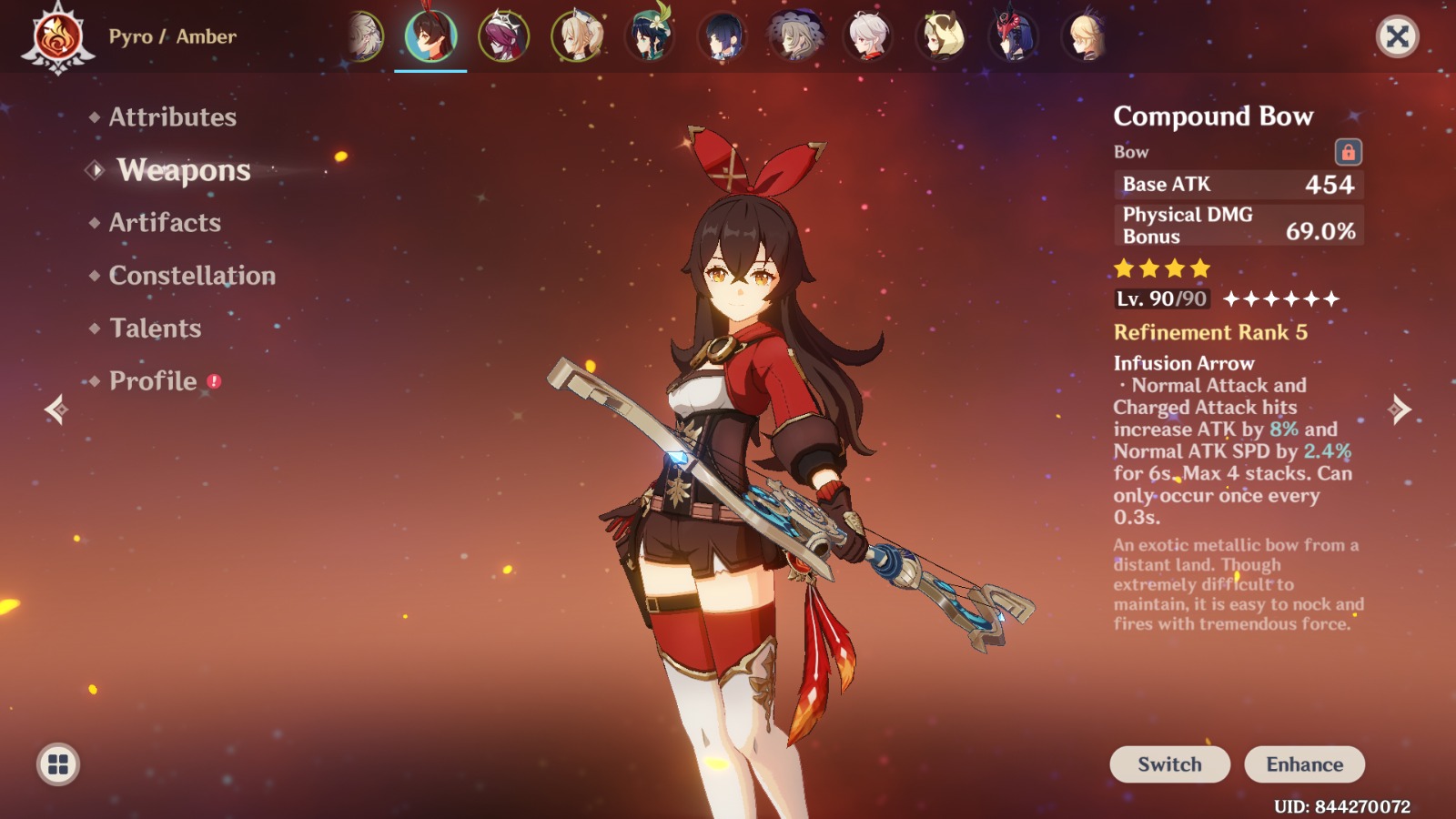Pick Venti's portrait with the green hat
Screen dimensions: 1456x819
tap(649, 36)
